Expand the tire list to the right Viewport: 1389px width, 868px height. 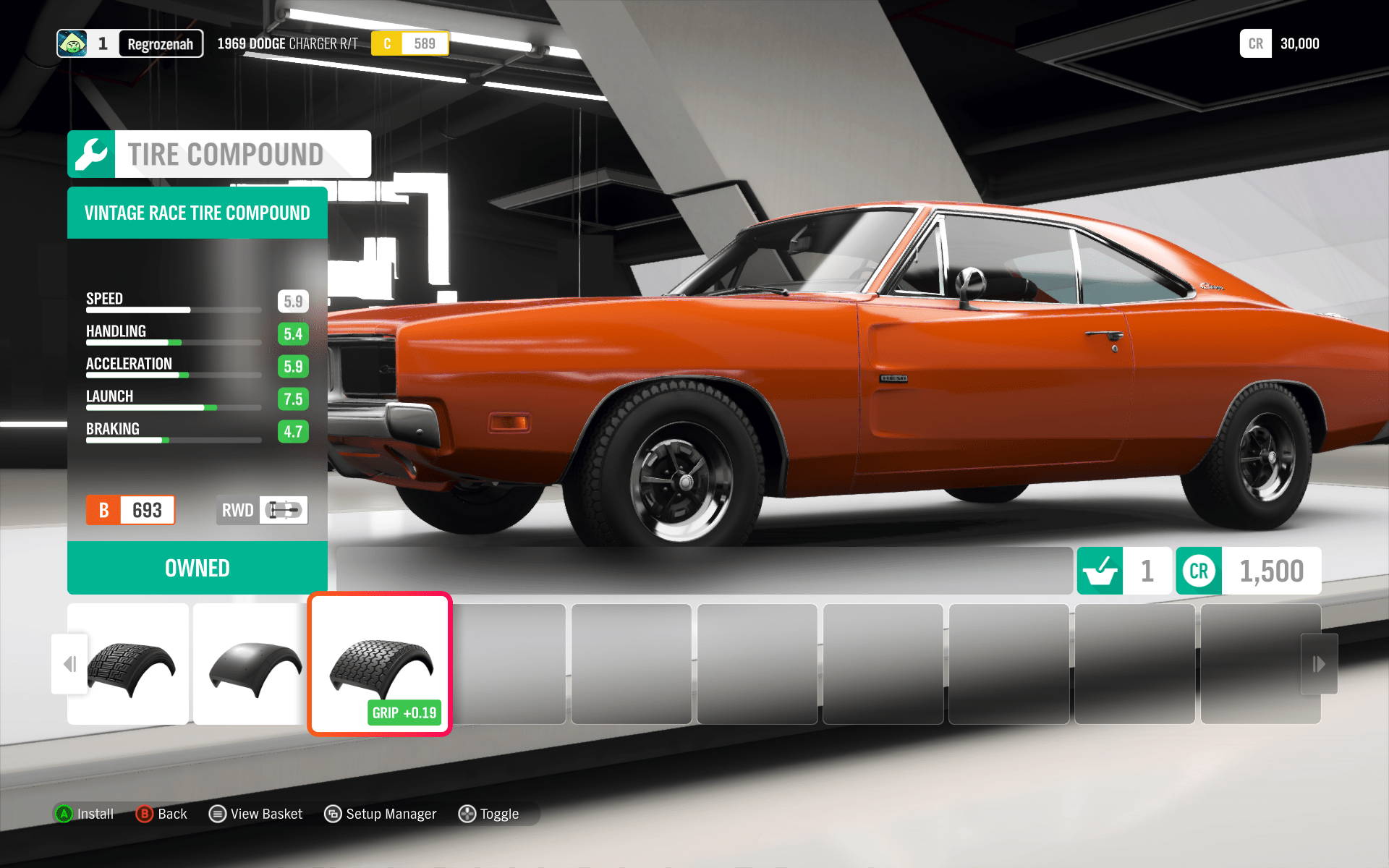(1318, 663)
